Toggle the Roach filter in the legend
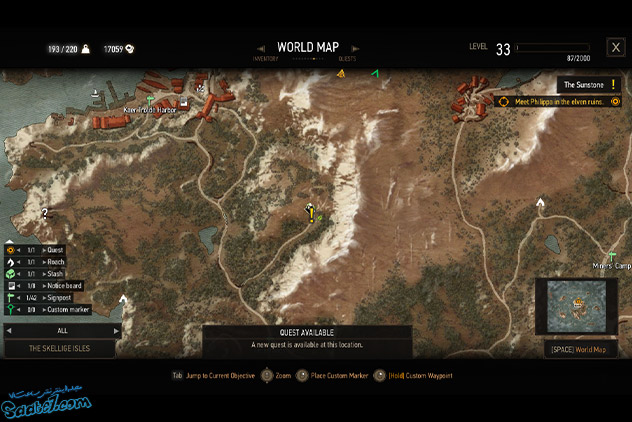The image size is (632, 422). pyautogui.click(x=50, y=262)
